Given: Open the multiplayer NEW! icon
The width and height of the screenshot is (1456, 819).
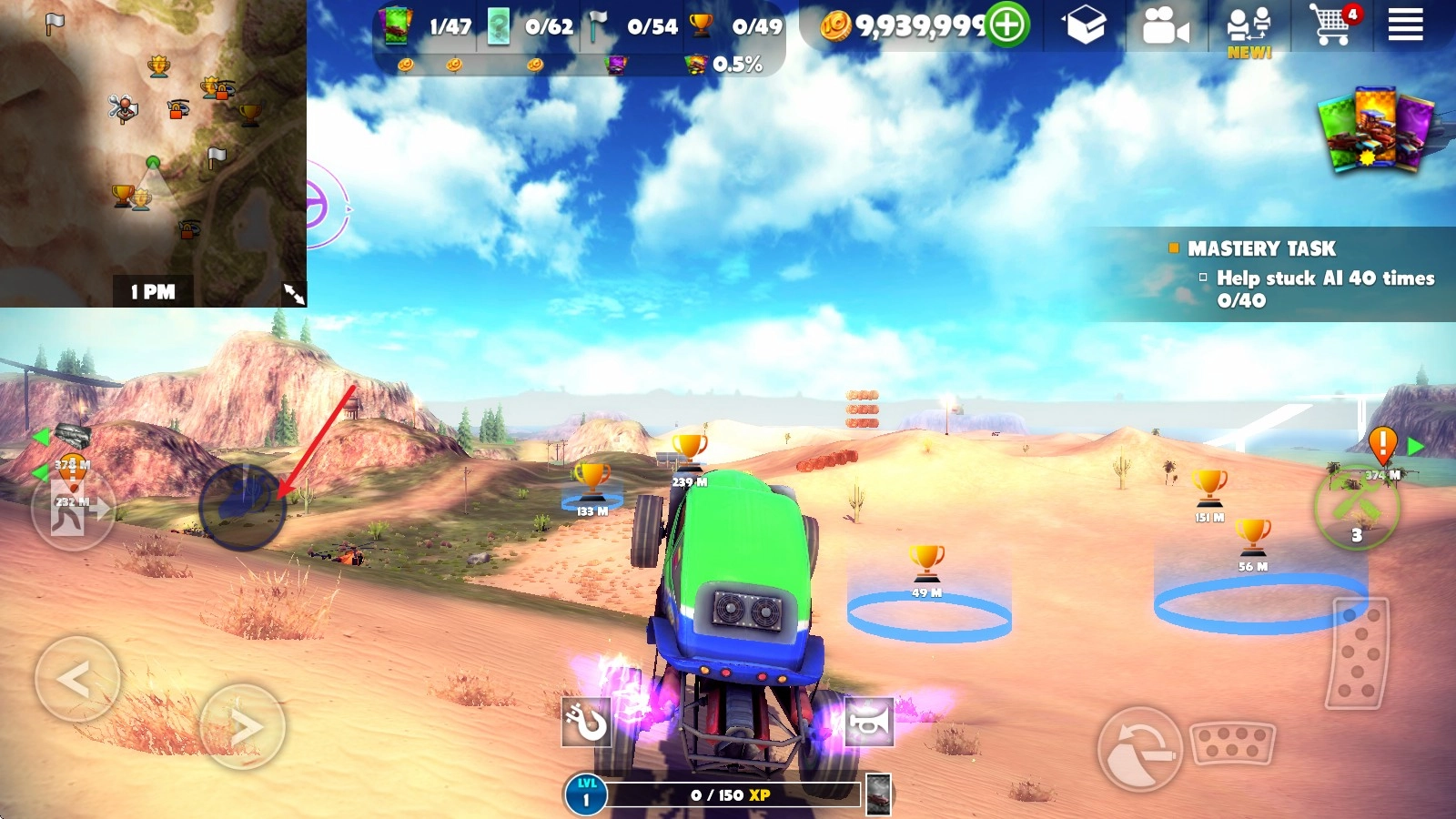Looking at the screenshot, I should 1249,29.
